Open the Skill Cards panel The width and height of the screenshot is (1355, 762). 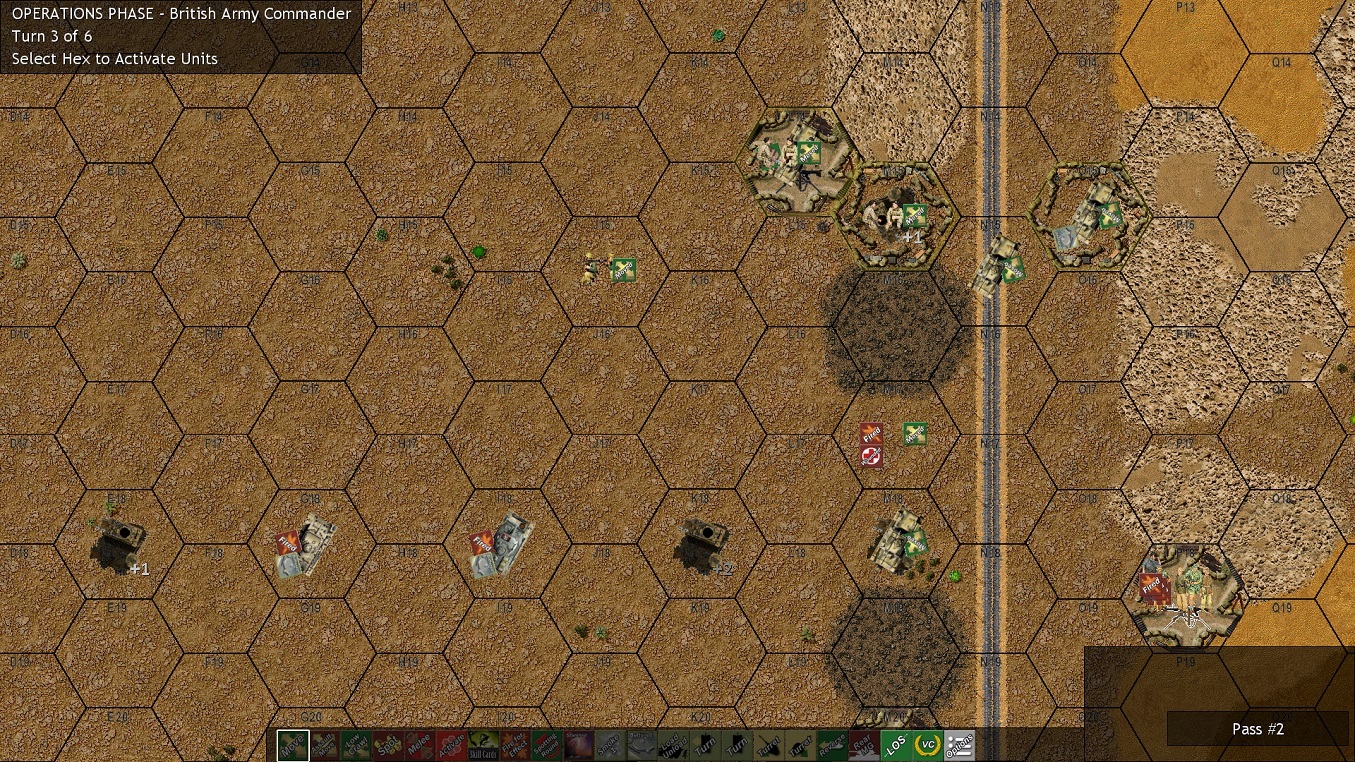[485, 744]
